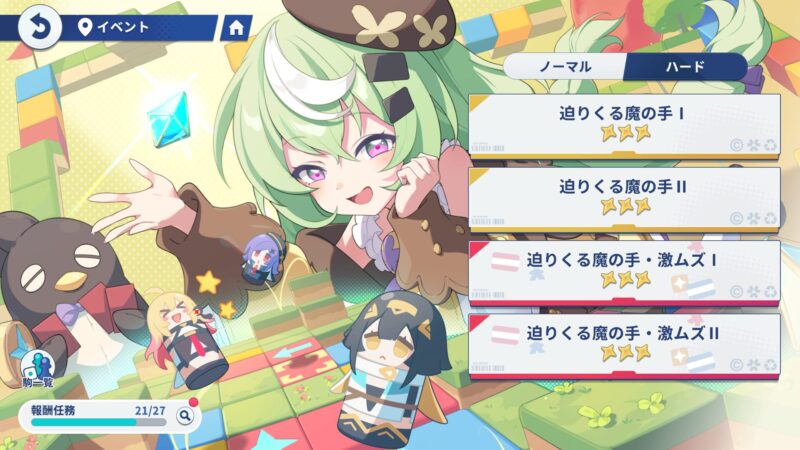Switch to the ノーマル difficulty tab
The width and height of the screenshot is (800, 450).
pyautogui.click(x=565, y=67)
